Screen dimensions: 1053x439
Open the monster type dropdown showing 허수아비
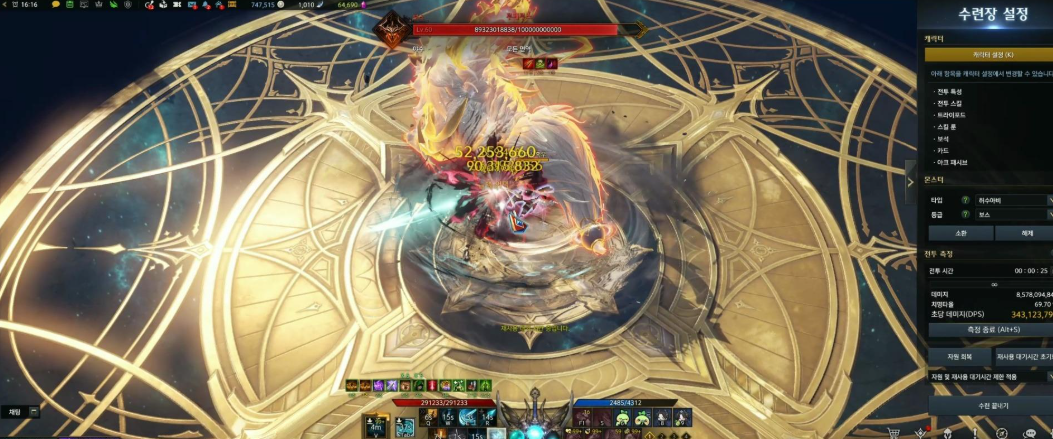tap(1012, 200)
